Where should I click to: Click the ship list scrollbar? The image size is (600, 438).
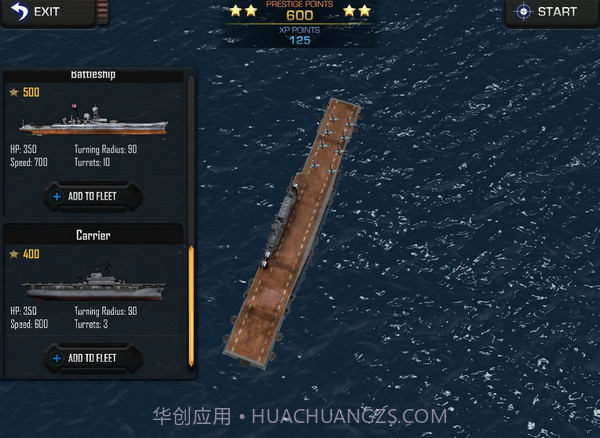[x=191, y=305]
